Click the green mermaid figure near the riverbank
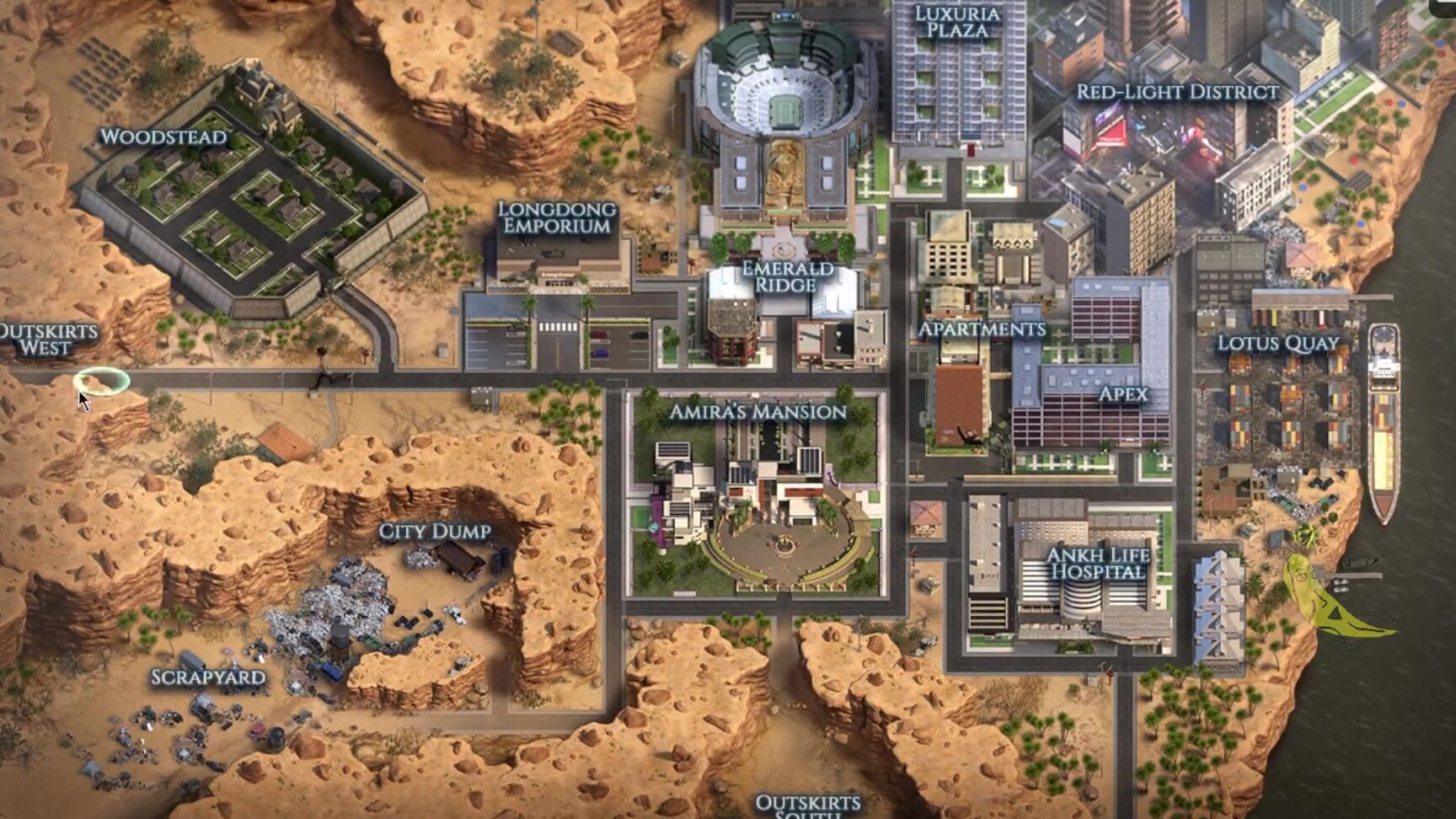Image resolution: width=1456 pixels, height=819 pixels. point(1310,590)
